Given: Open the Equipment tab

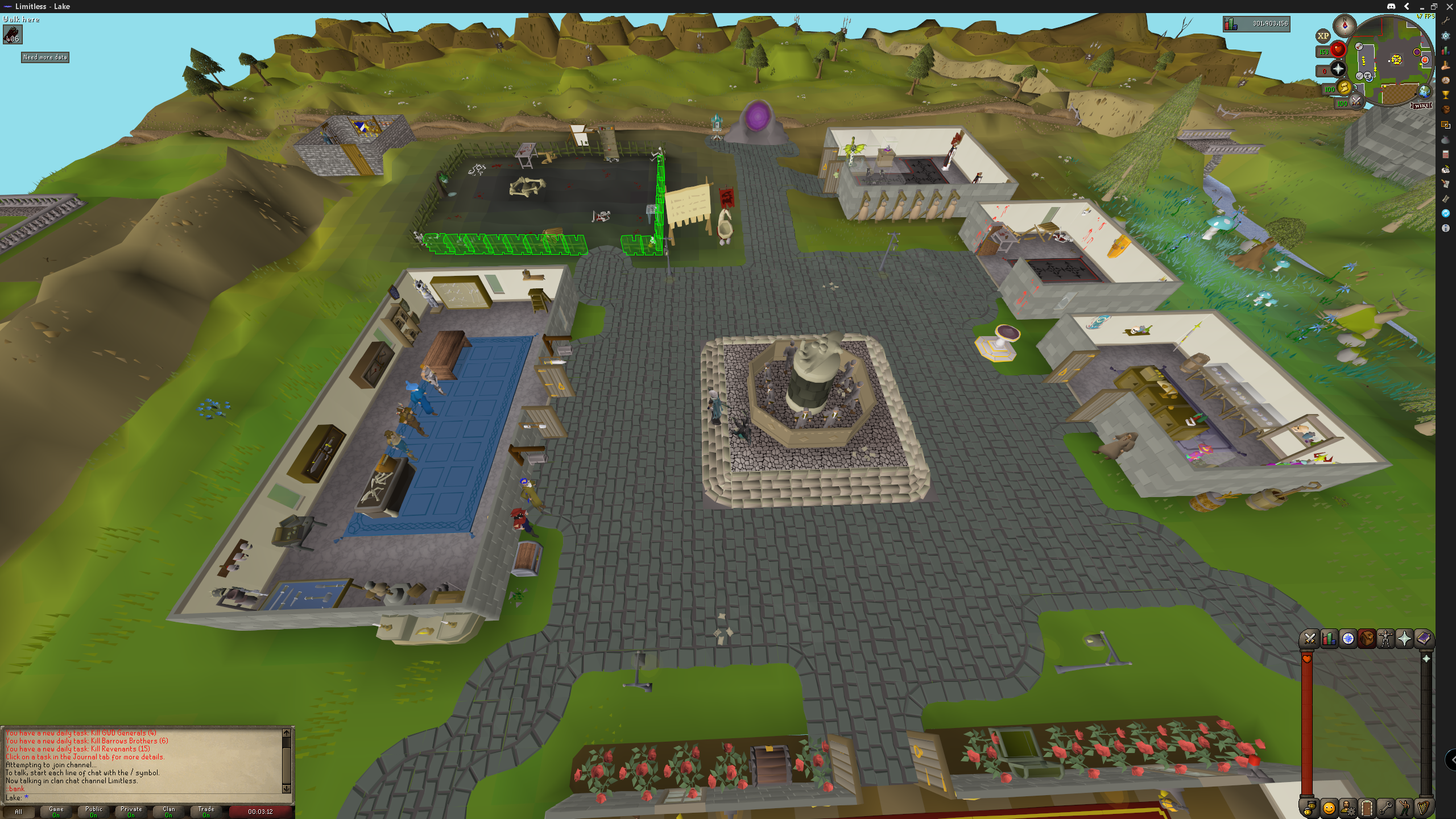Looking at the screenshot, I should point(1386,638).
